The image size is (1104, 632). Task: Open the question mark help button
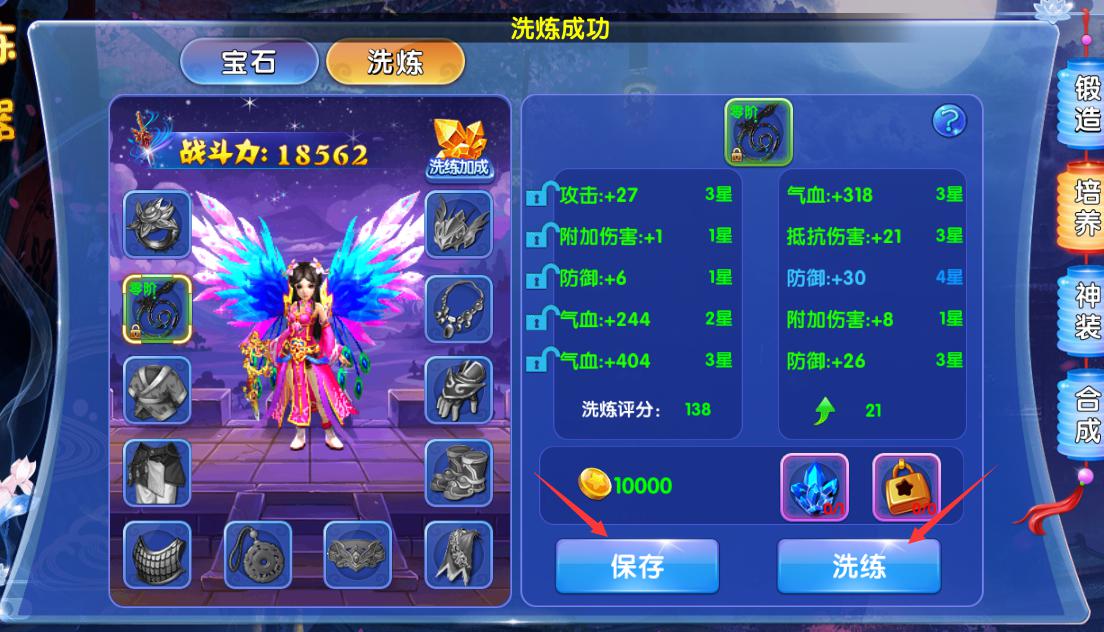[949, 121]
